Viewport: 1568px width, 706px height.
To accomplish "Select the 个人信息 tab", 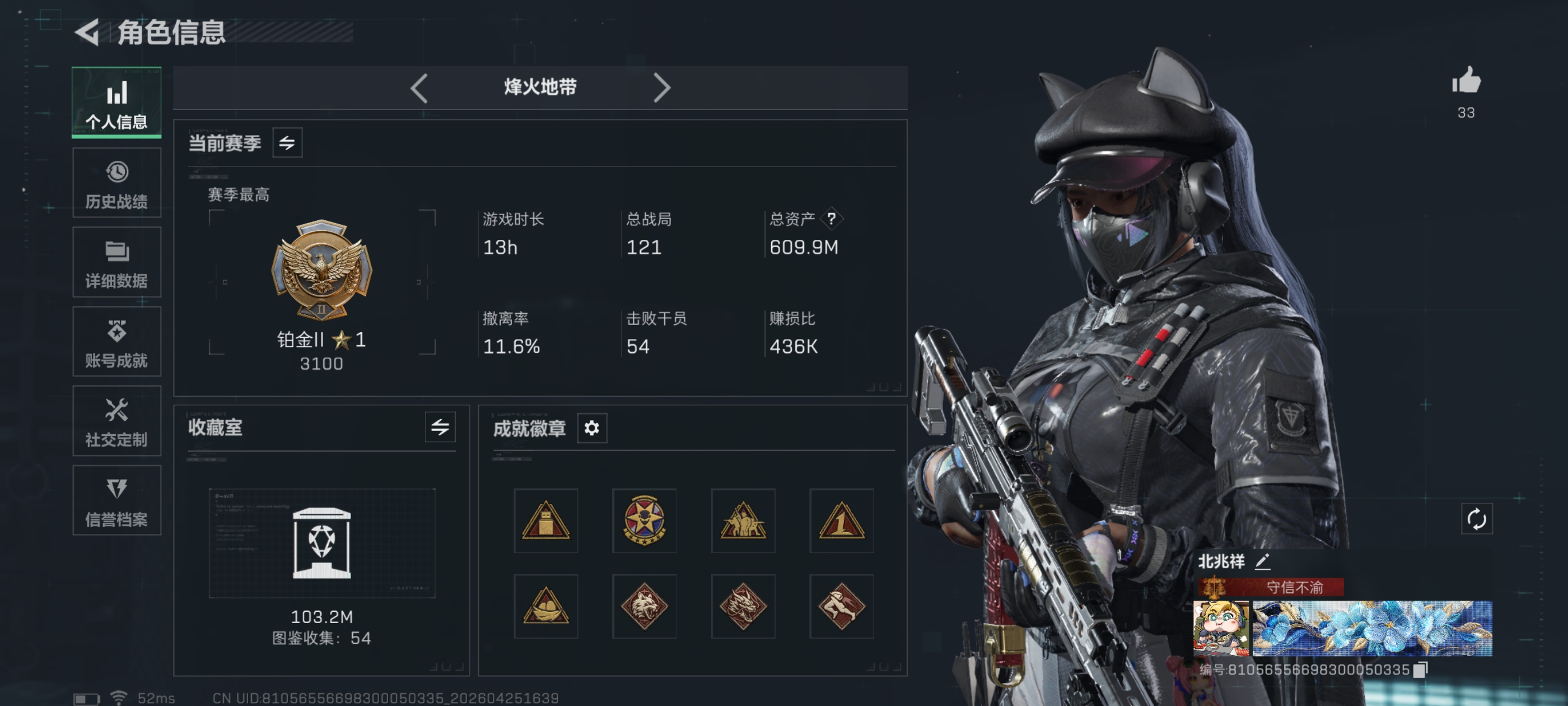I will pyautogui.click(x=116, y=103).
